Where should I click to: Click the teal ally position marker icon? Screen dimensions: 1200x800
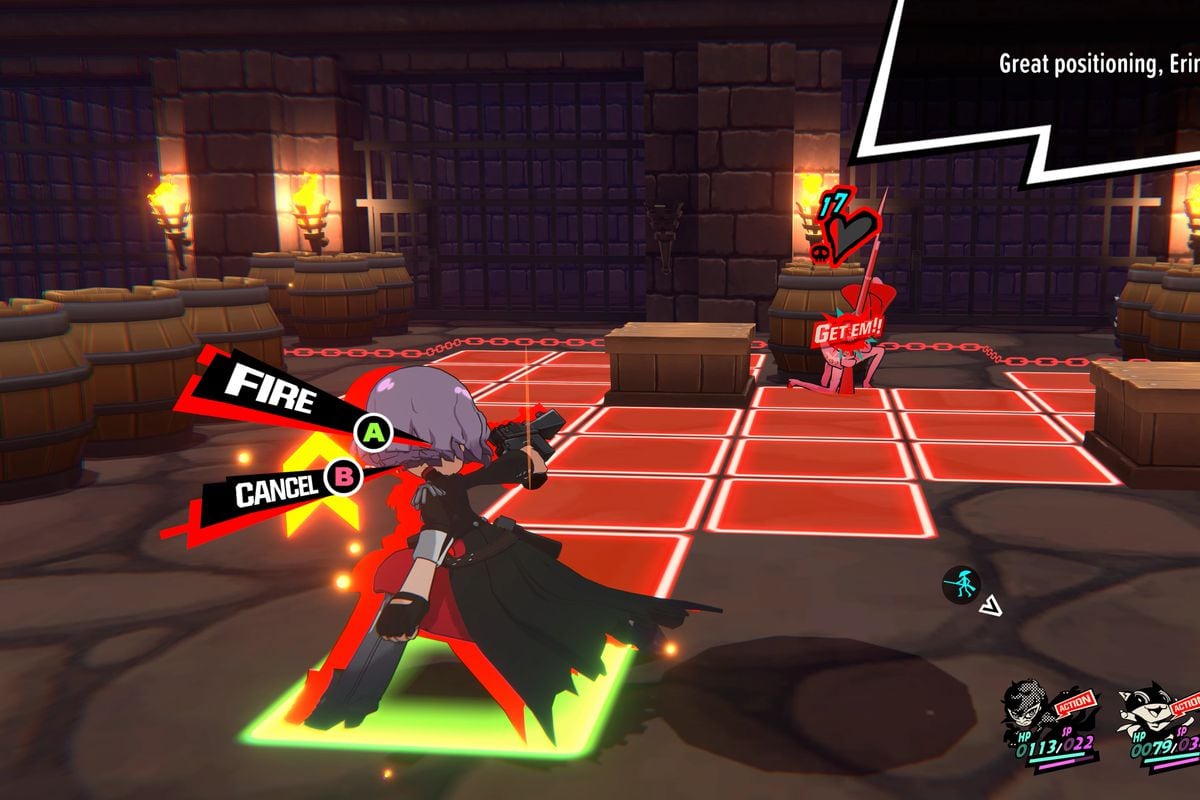tap(962, 584)
